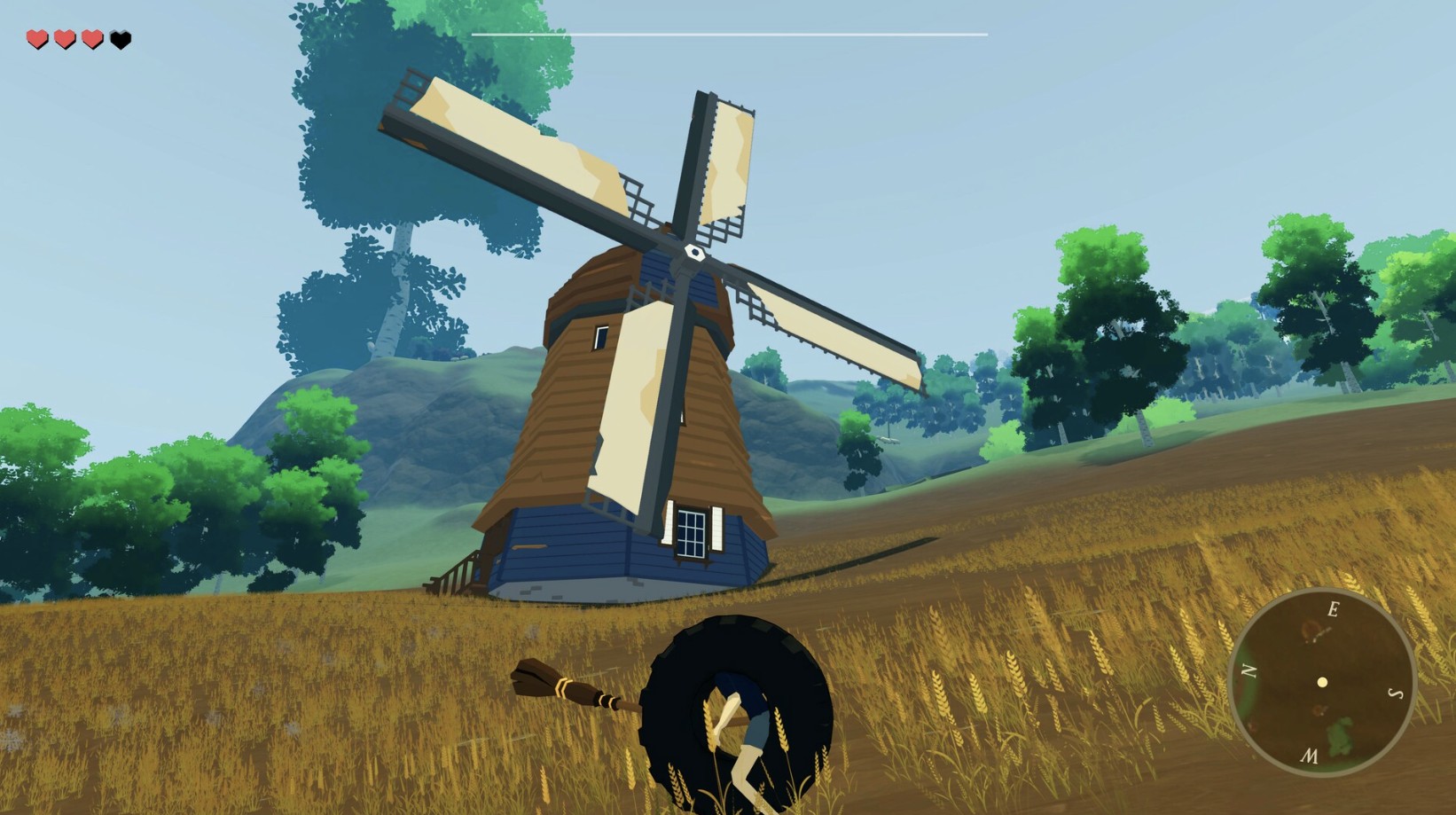This screenshot has height=815, width=1456.
Task: Select the N marker on the compass minimap
Action: point(1248,669)
